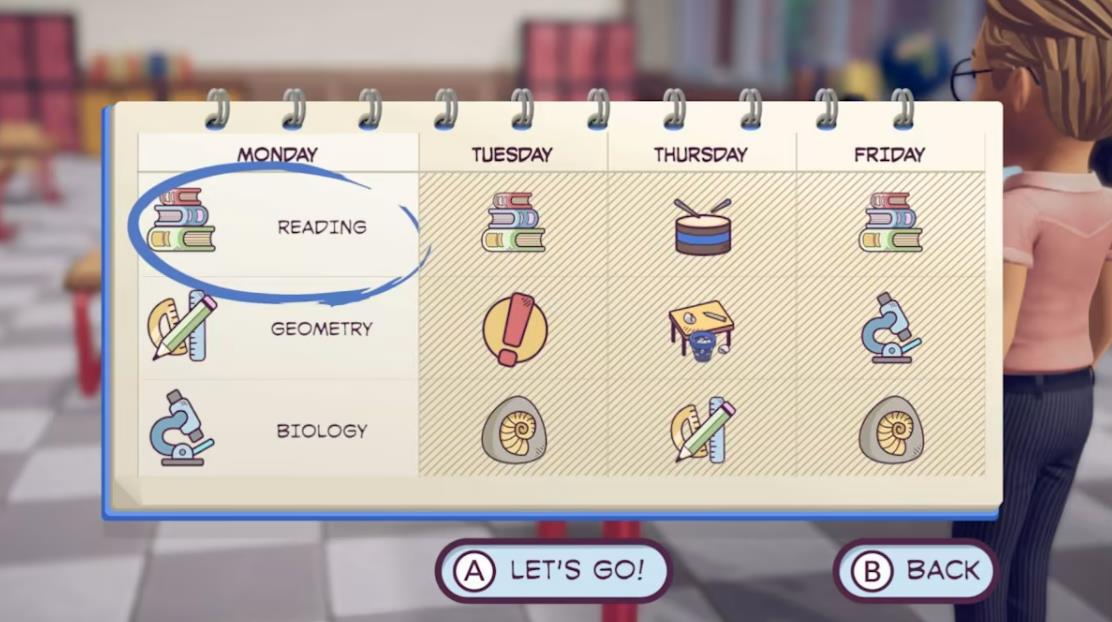Choose Tuesday's red exclamation mark lesson

pyautogui.click(x=515, y=327)
